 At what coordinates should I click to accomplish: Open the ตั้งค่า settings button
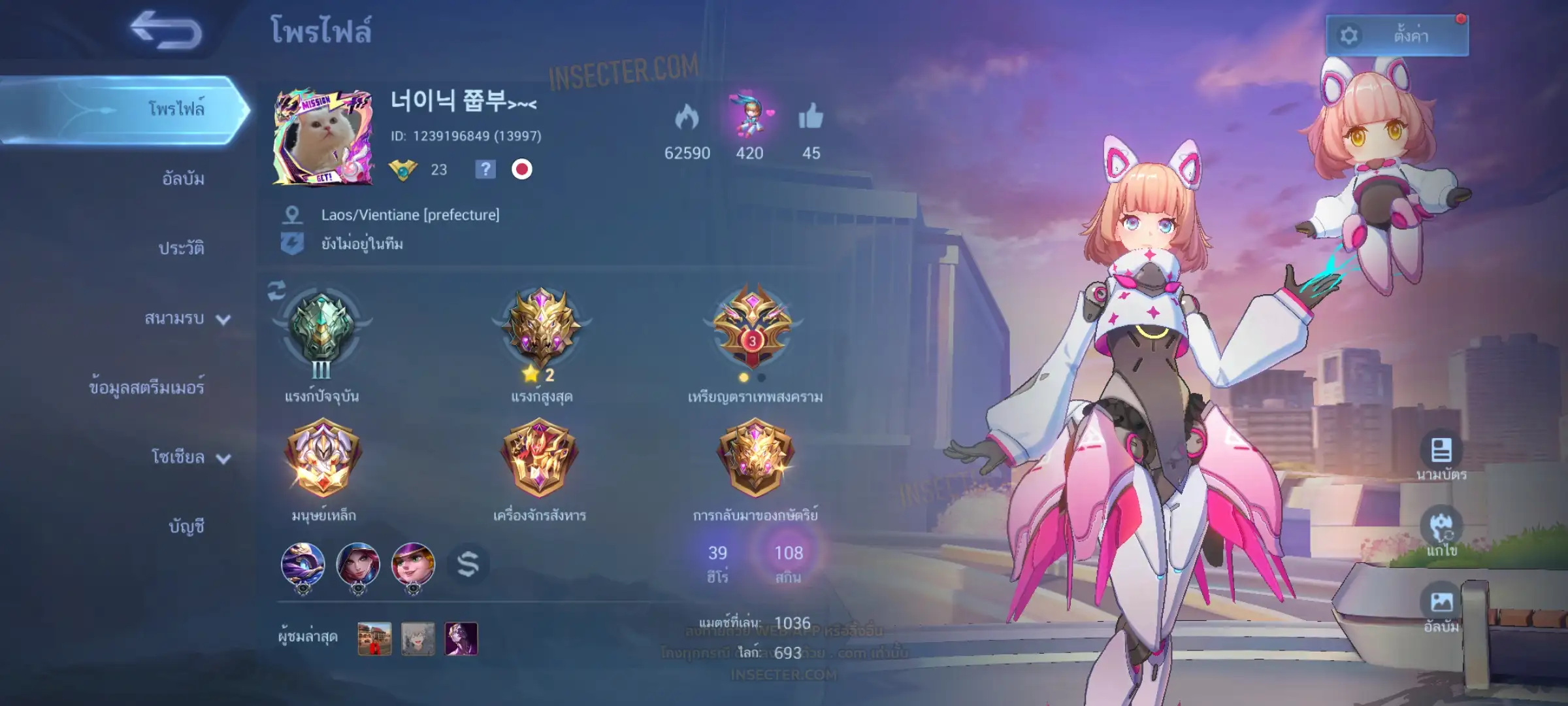point(1397,35)
